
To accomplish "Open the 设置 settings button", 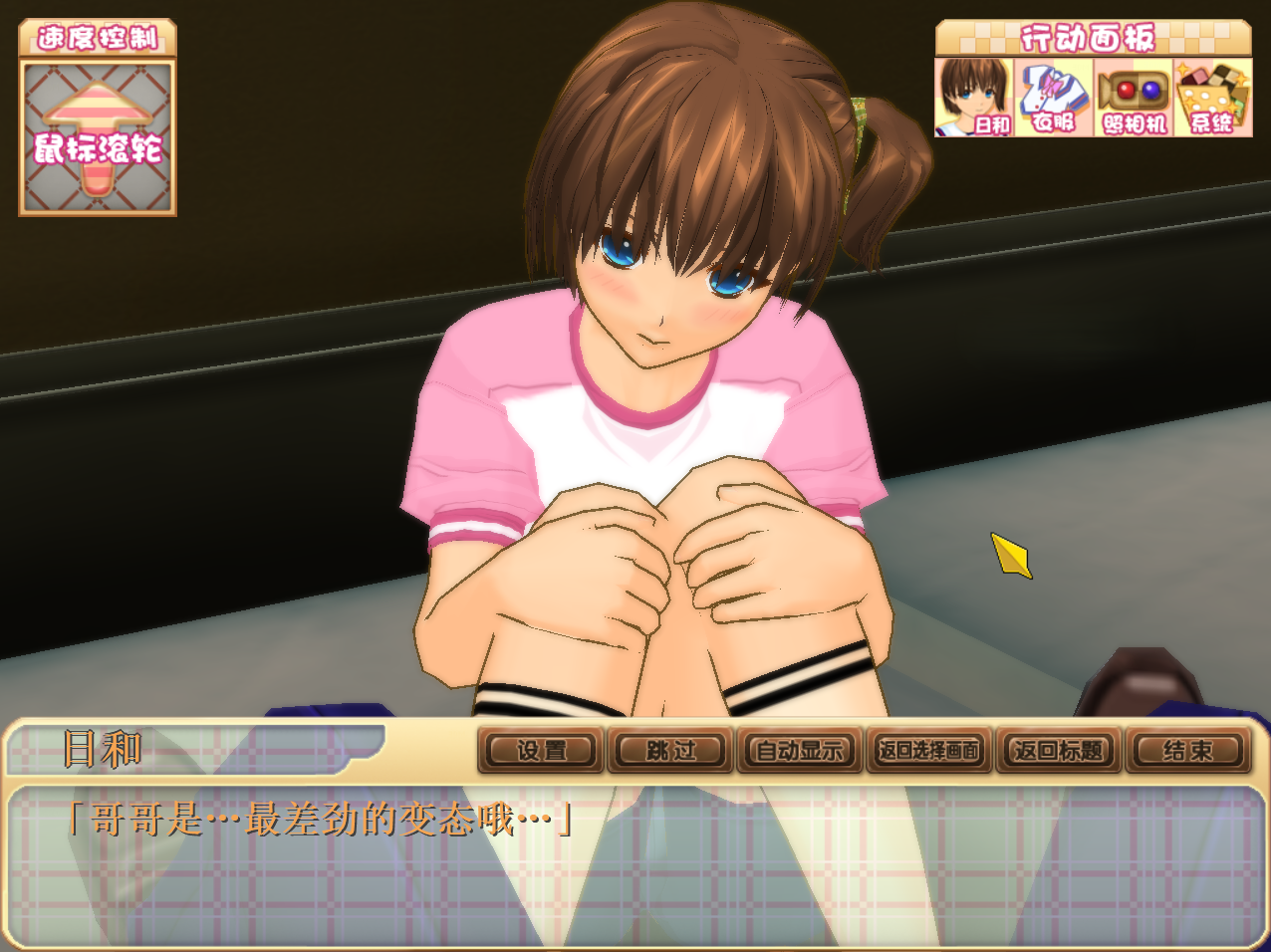I will [x=541, y=750].
